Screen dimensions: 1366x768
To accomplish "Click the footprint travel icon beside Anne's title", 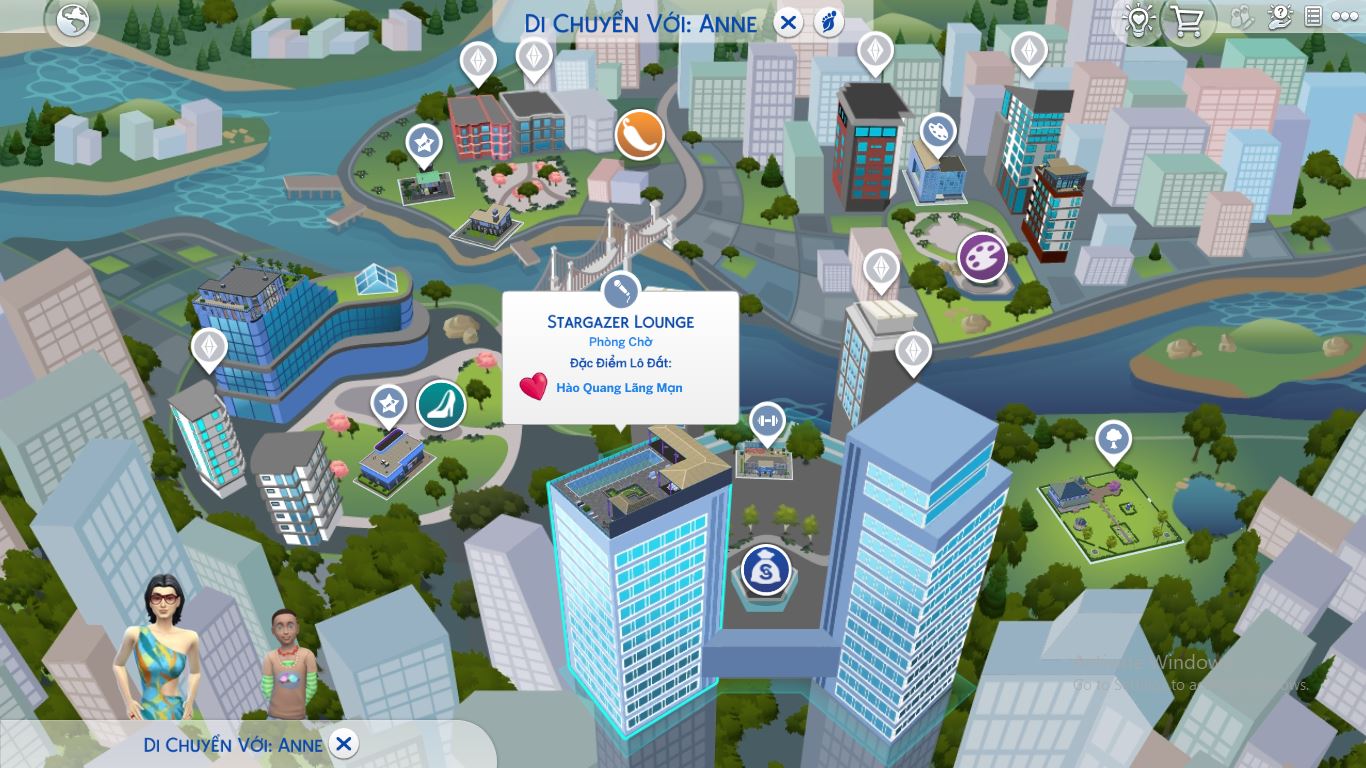I will point(827,22).
